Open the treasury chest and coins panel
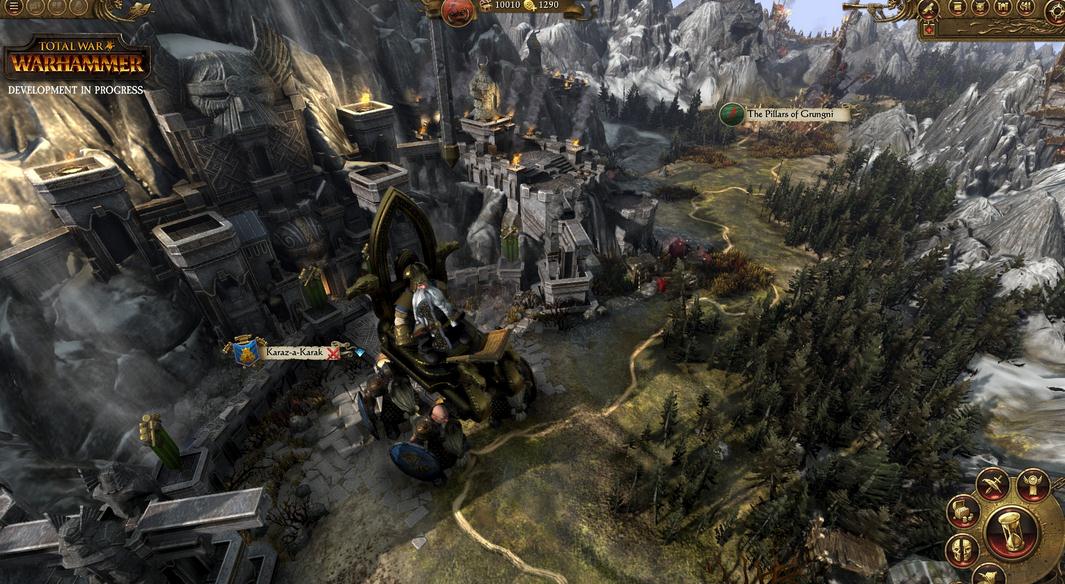Viewport: 1065px width, 584px height. coord(961,512)
